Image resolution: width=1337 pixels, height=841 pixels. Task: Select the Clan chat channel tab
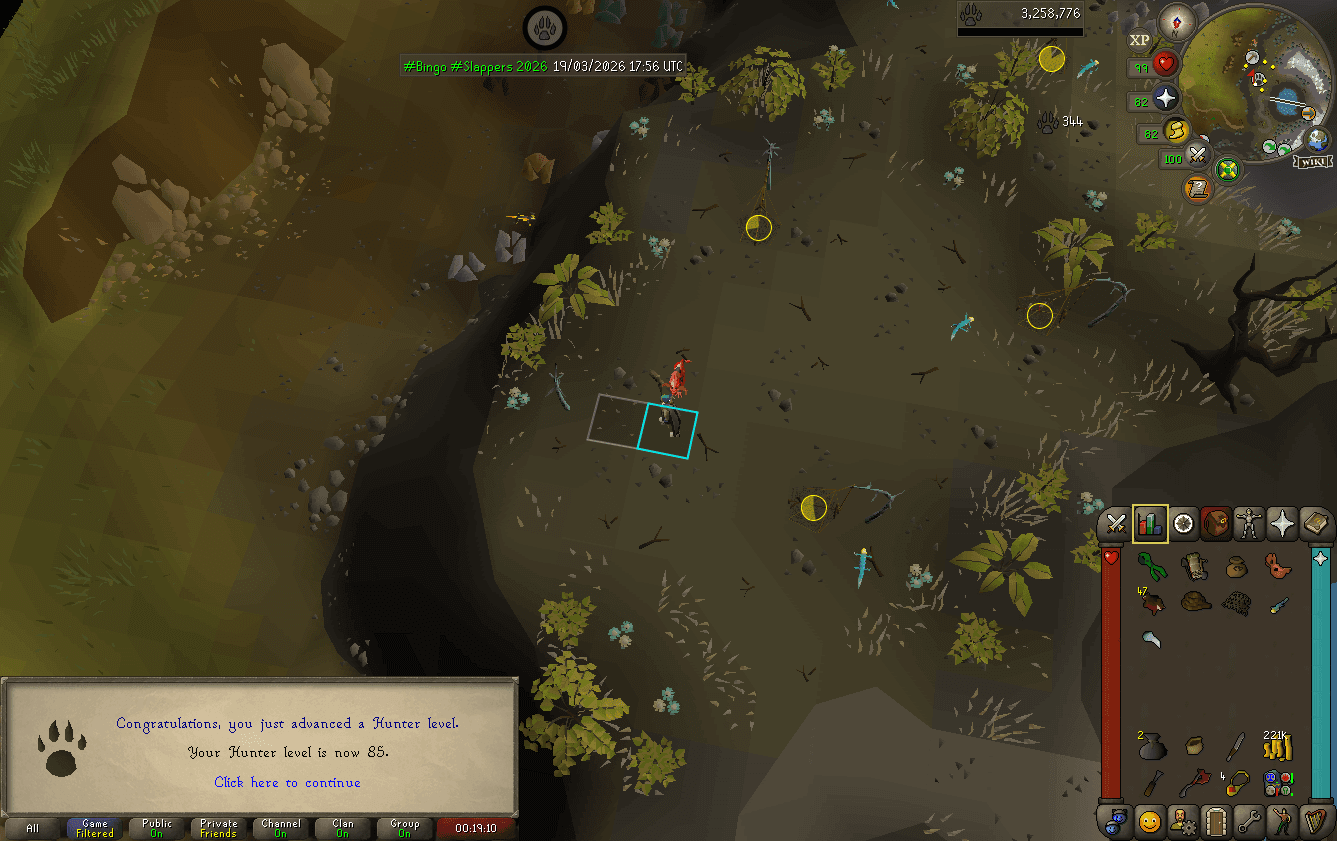(342, 826)
